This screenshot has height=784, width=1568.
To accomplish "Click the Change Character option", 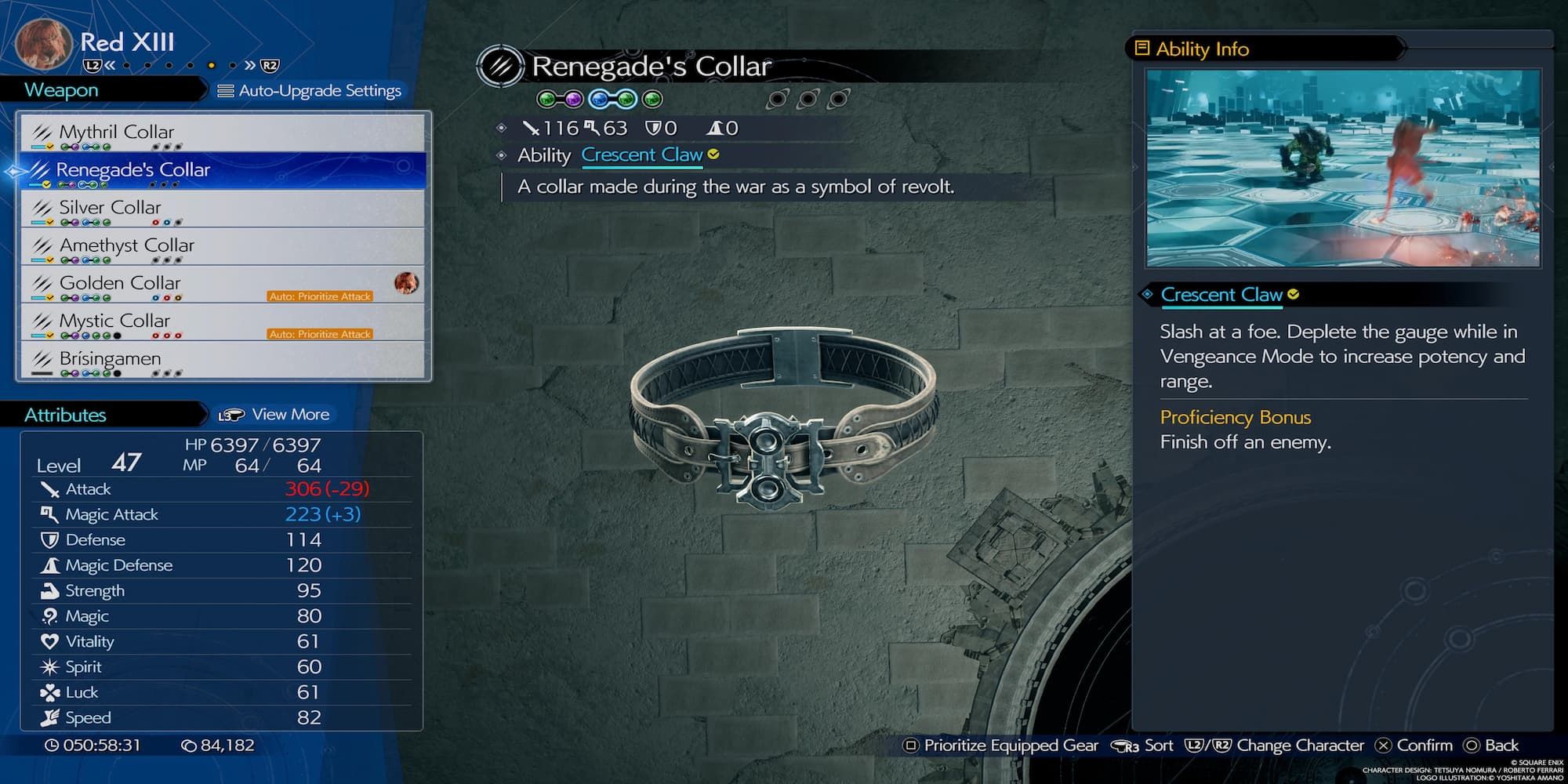I will click(x=1274, y=746).
